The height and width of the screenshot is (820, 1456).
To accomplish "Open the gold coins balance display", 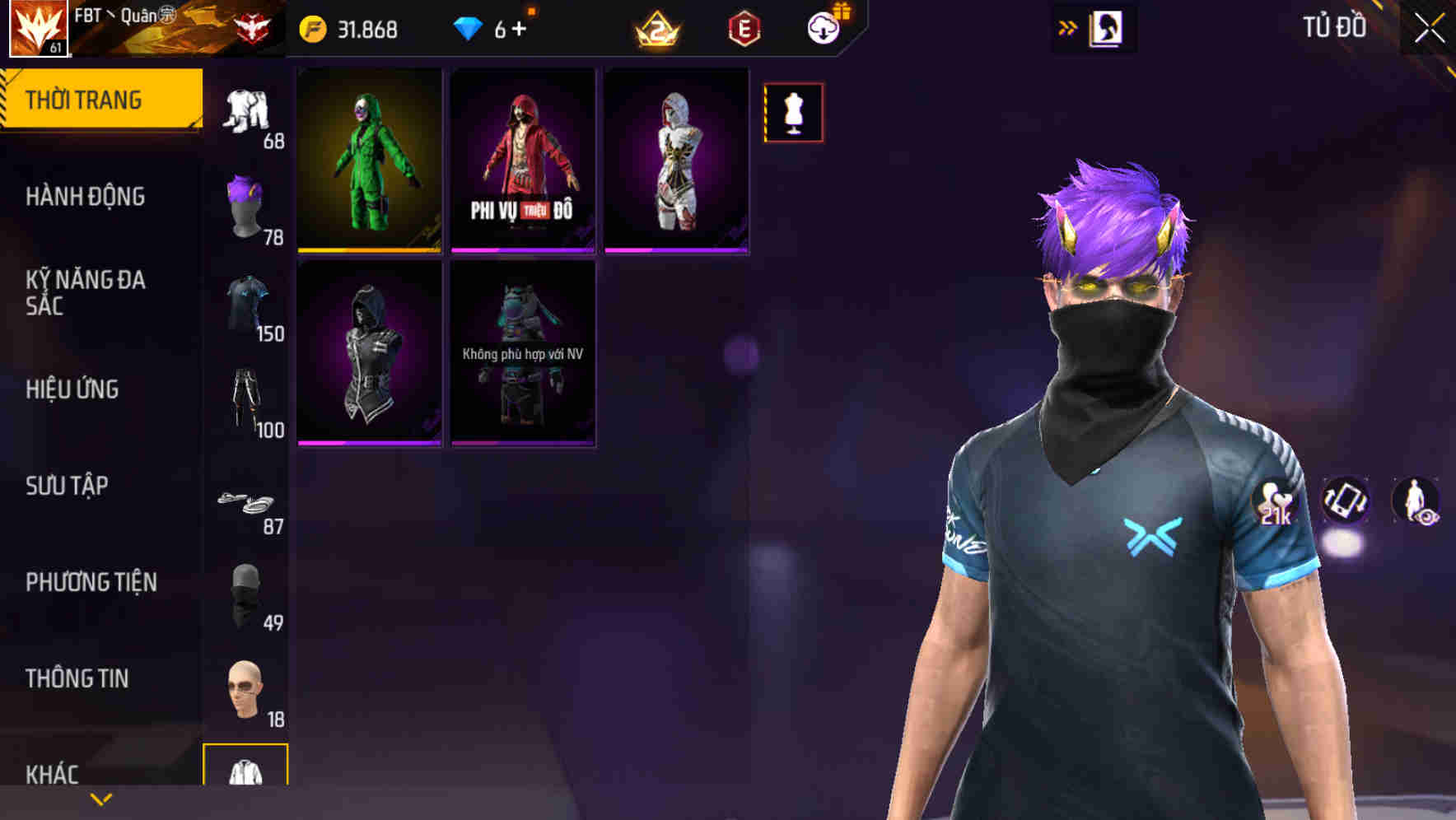I will 354,27.
